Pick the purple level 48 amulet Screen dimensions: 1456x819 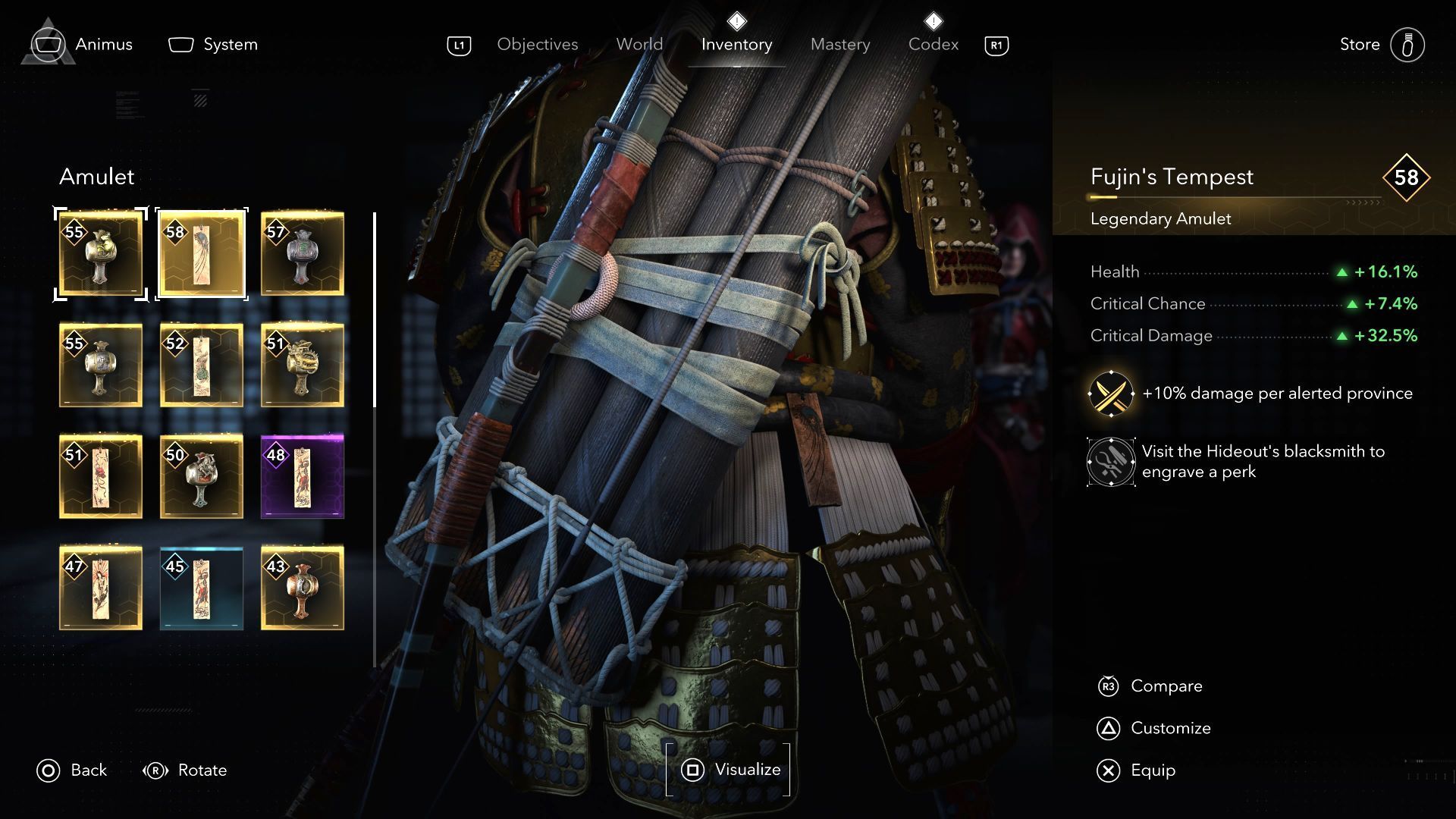(303, 476)
